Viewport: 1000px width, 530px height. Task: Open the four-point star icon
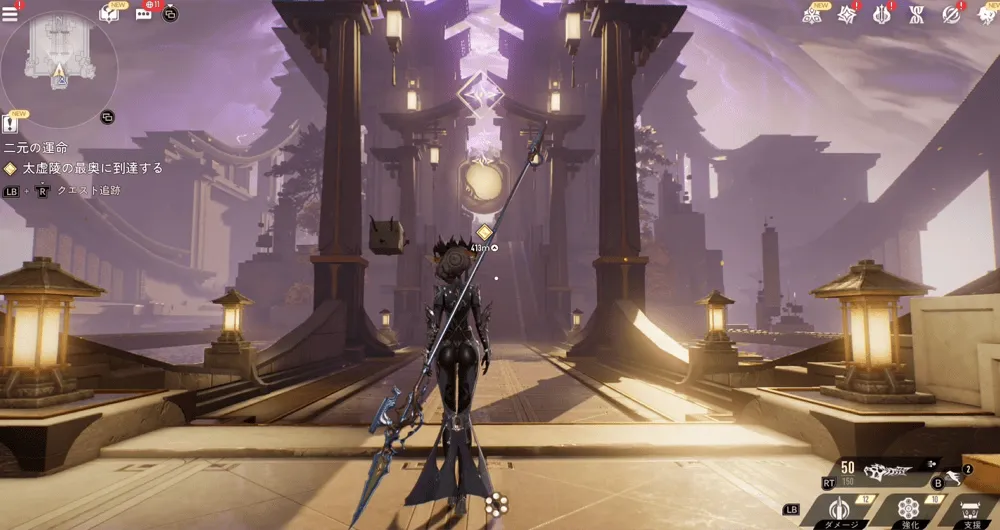click(847, 14)
